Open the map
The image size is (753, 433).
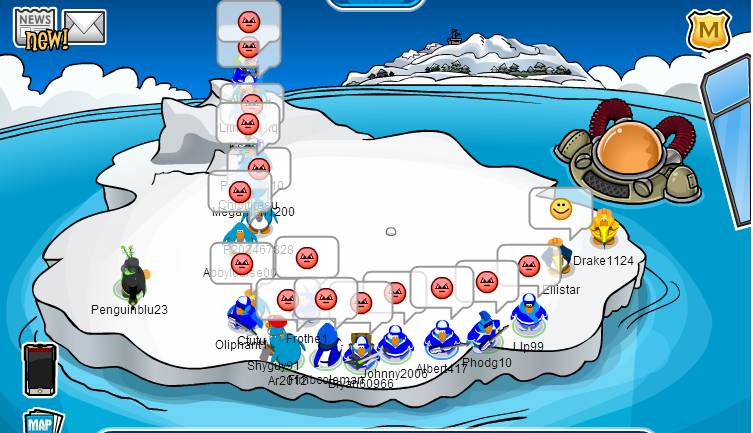[40, 422]
